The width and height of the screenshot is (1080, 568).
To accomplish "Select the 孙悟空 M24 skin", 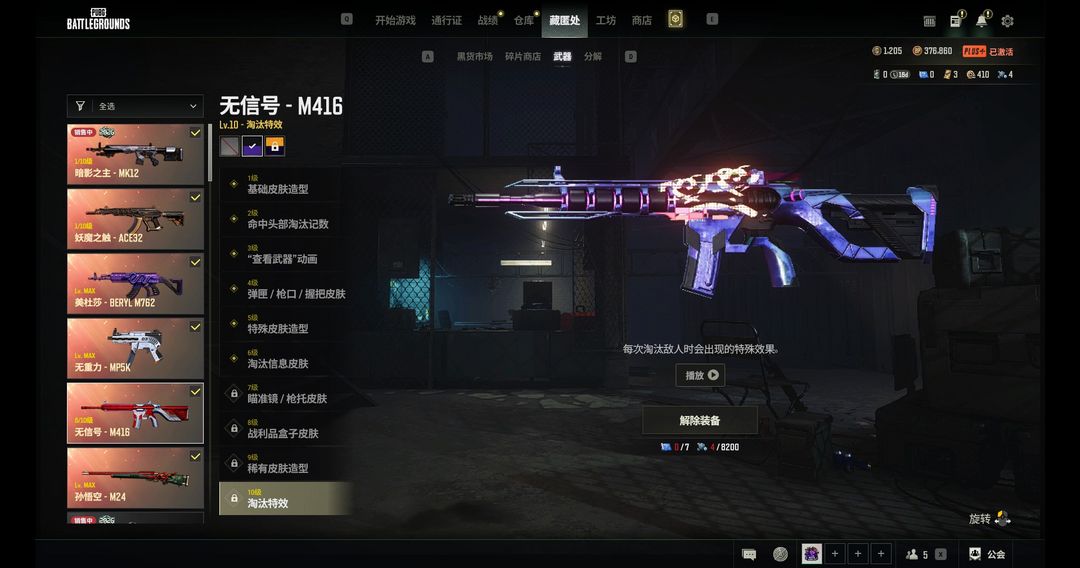I will click(135, 477).
